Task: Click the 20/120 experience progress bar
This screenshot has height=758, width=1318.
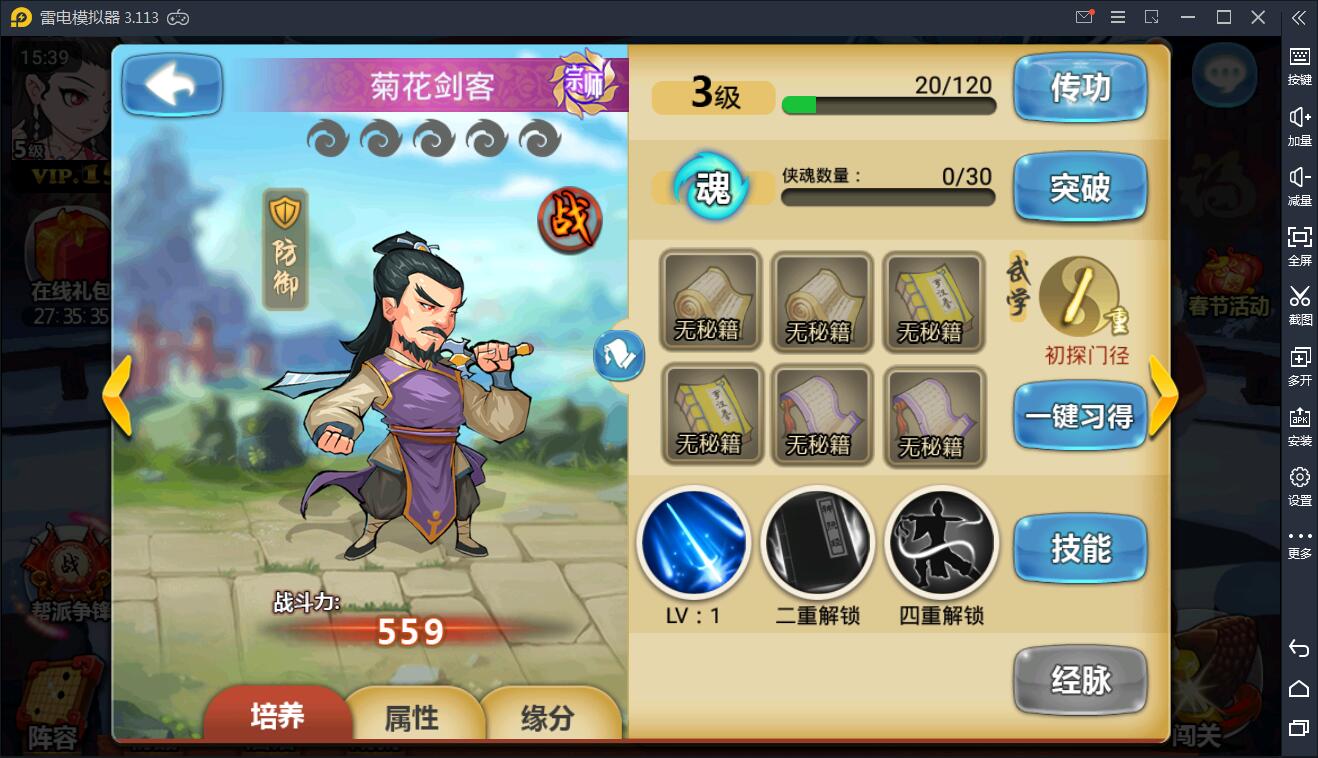Action: 888,104
